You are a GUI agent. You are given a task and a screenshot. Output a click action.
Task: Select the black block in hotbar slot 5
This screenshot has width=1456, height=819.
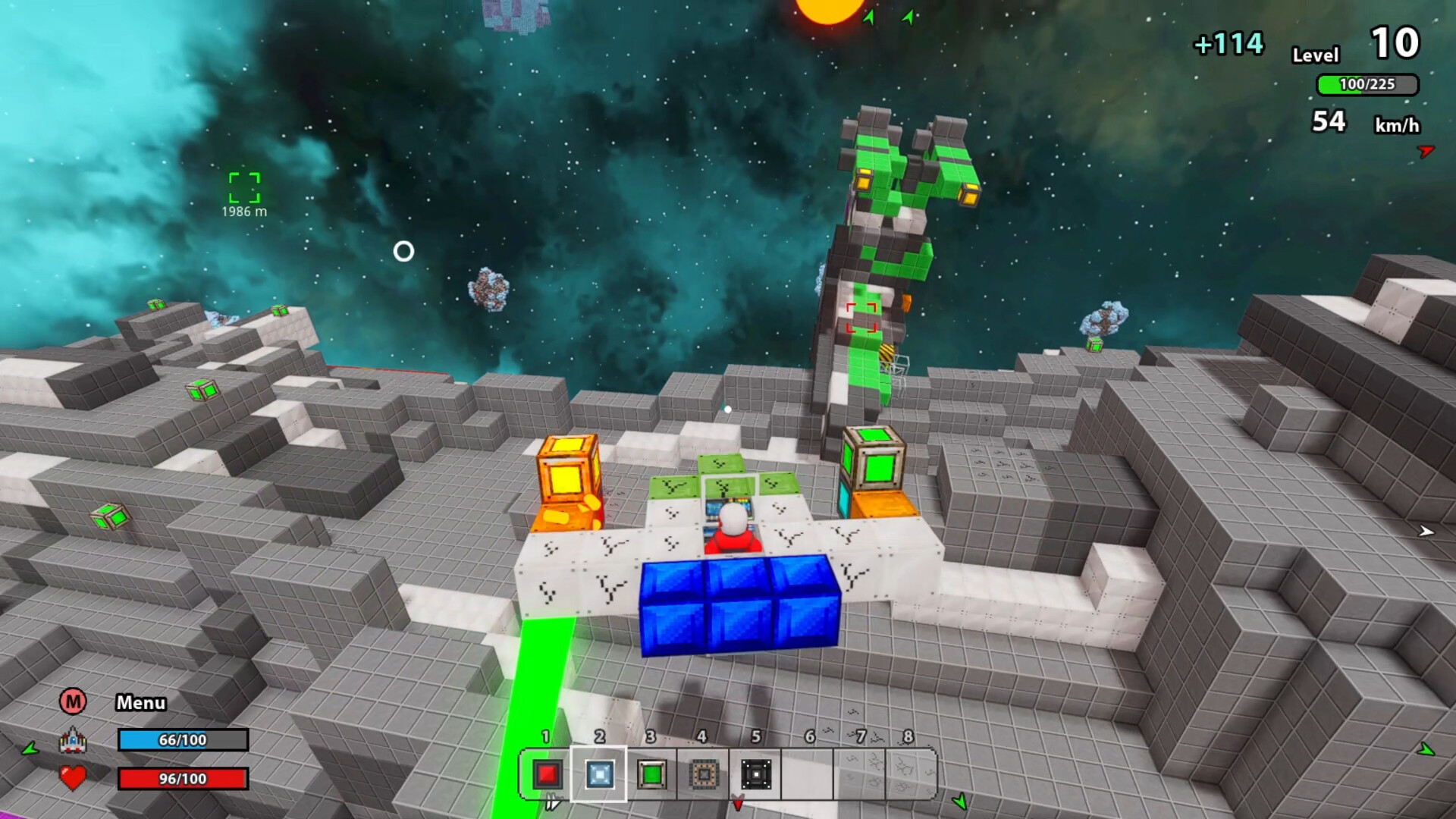click(x=755, y=773)
